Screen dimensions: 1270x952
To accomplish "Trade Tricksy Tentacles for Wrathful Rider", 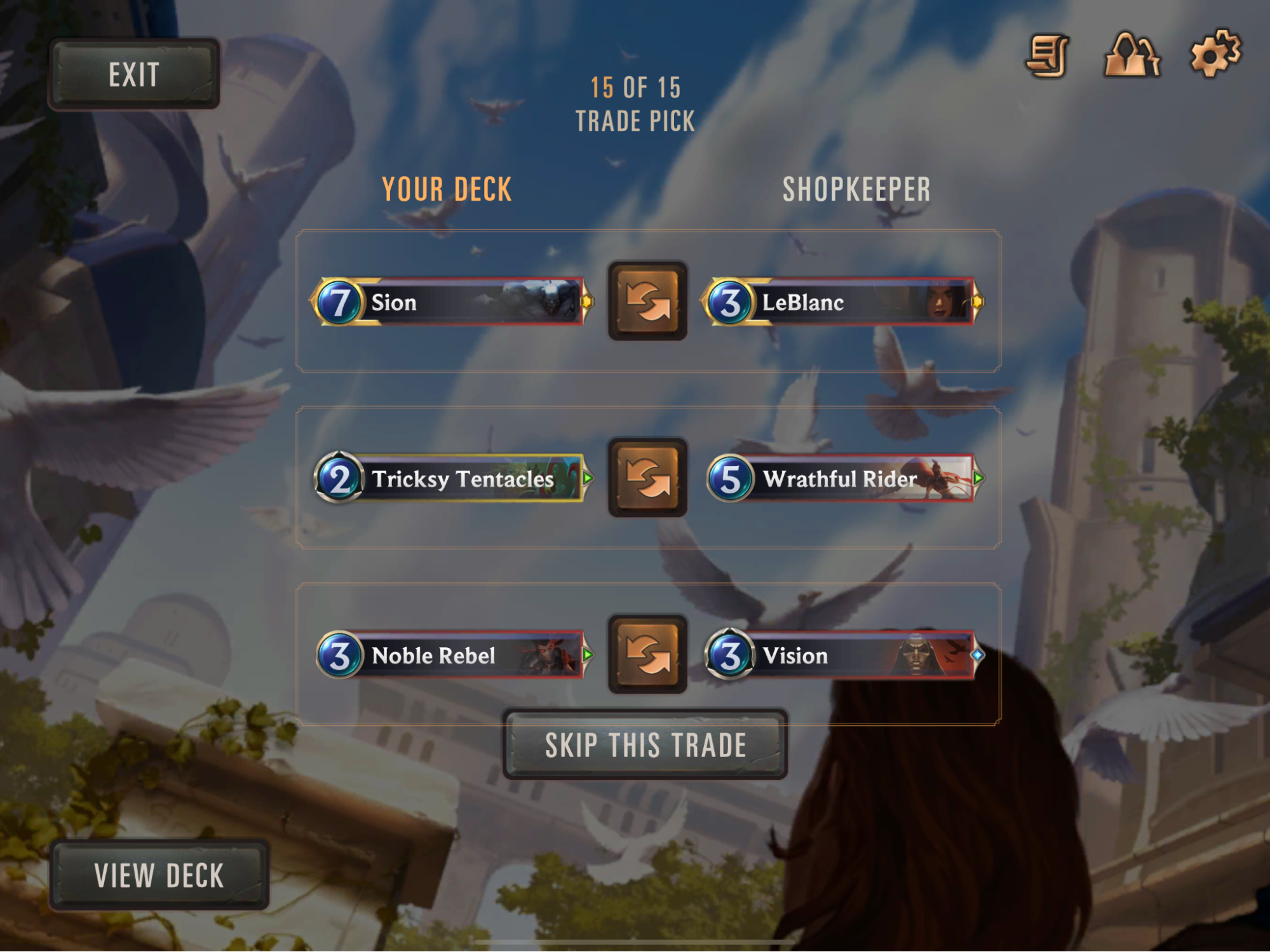I will pyautogui.click(x=647, y=478).
